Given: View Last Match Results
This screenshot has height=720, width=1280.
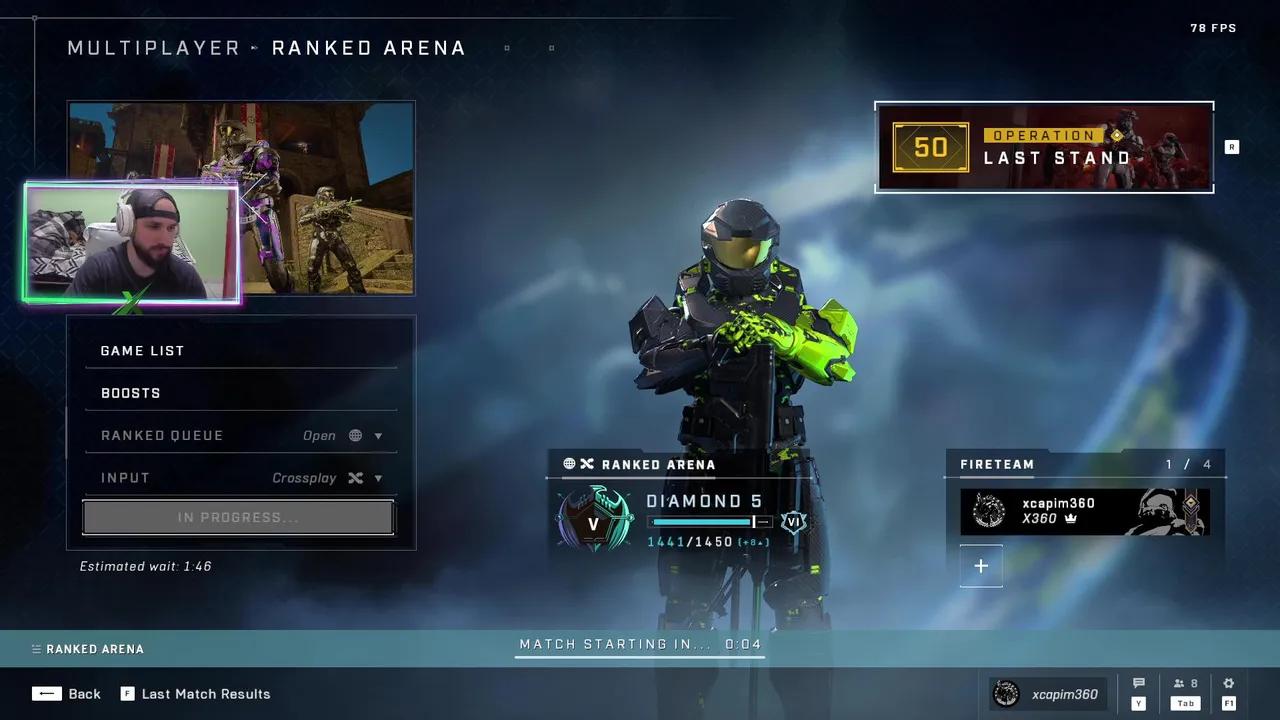Looking at the screenshot, I should [196, 694].
